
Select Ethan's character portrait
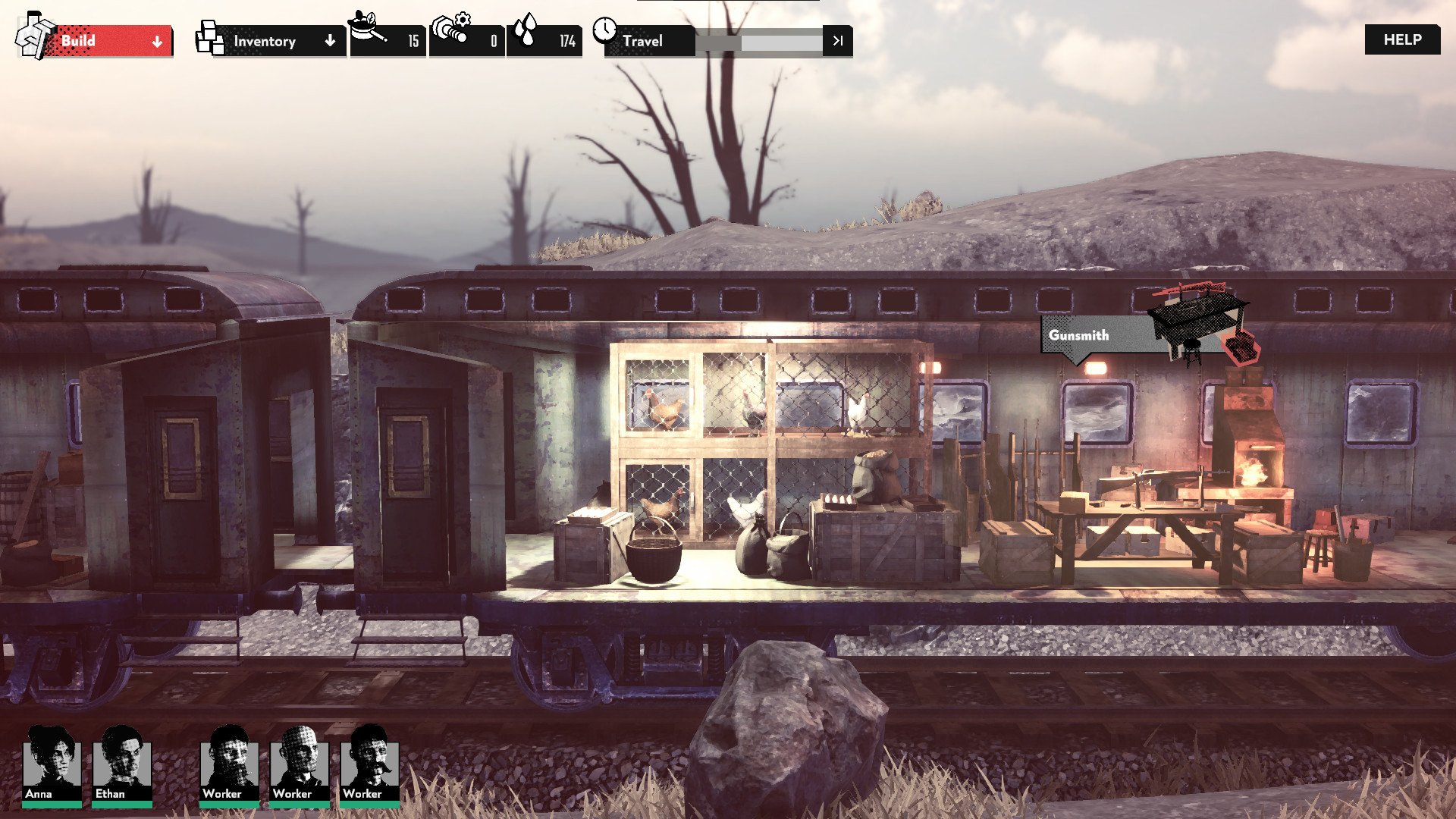(x=121, y=764)
